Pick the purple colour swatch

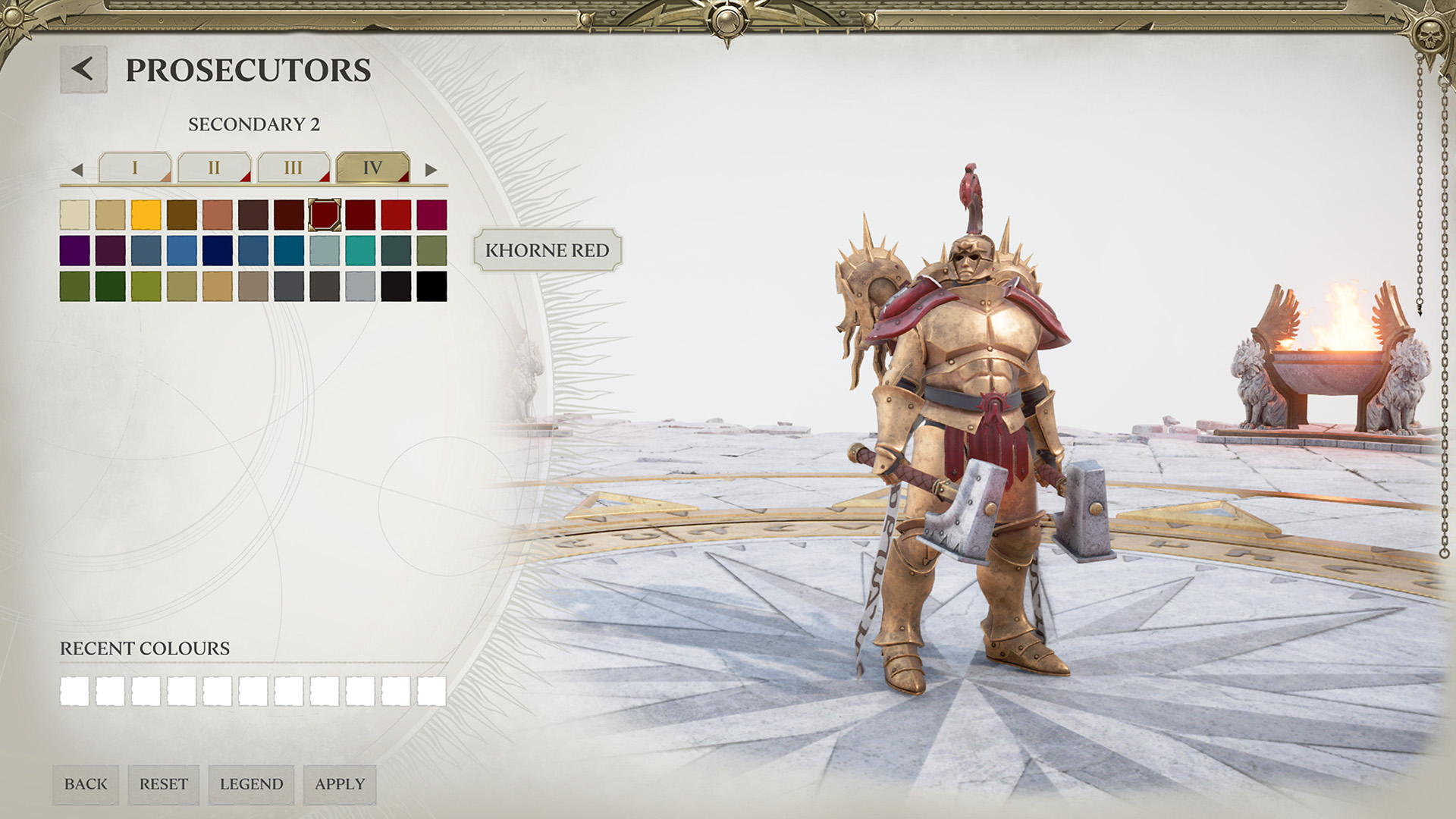(74, 251)
